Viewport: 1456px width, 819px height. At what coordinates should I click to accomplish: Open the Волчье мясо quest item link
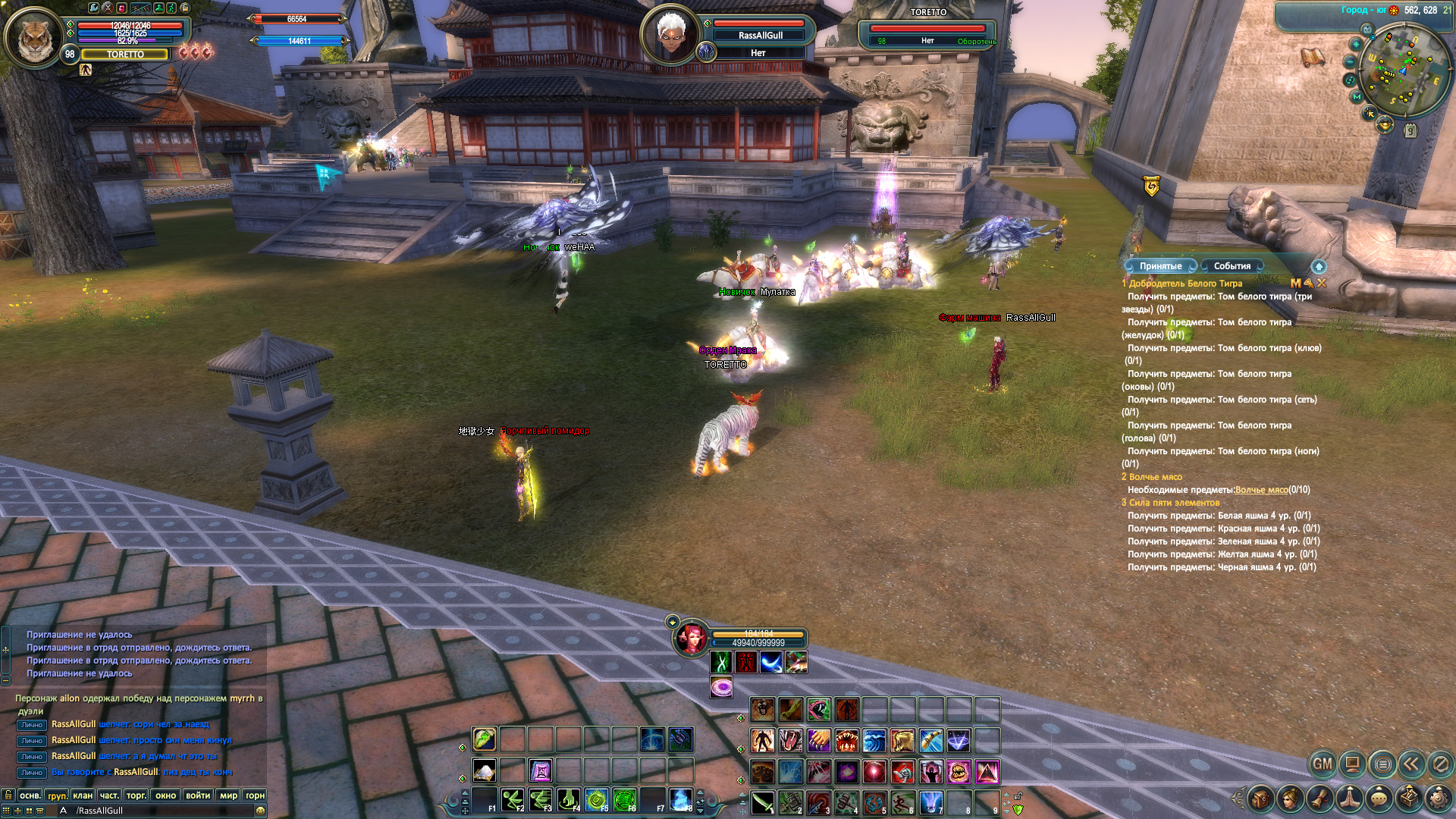point(1261,490)
